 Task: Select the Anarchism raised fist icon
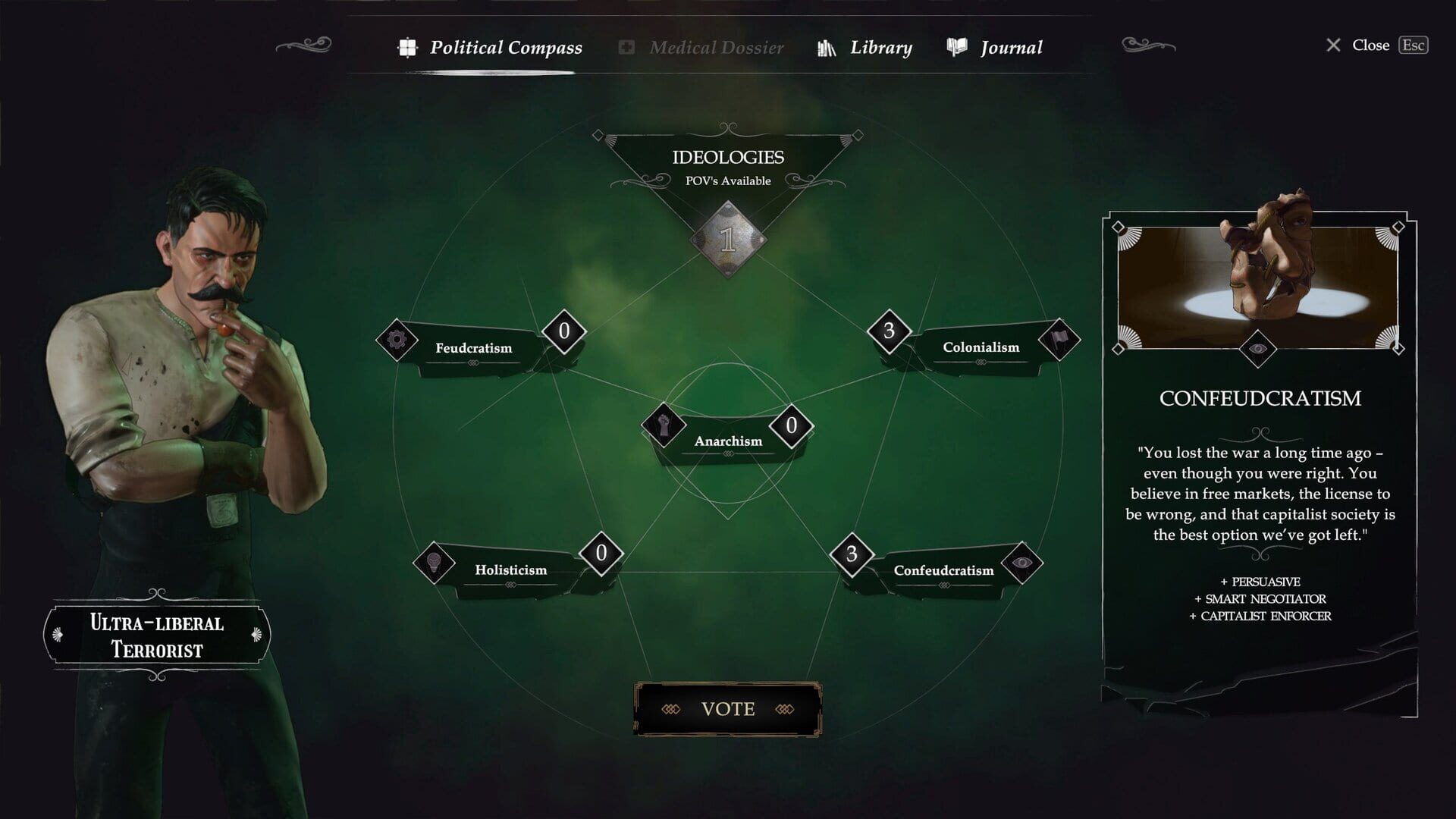tap(662, 425)
